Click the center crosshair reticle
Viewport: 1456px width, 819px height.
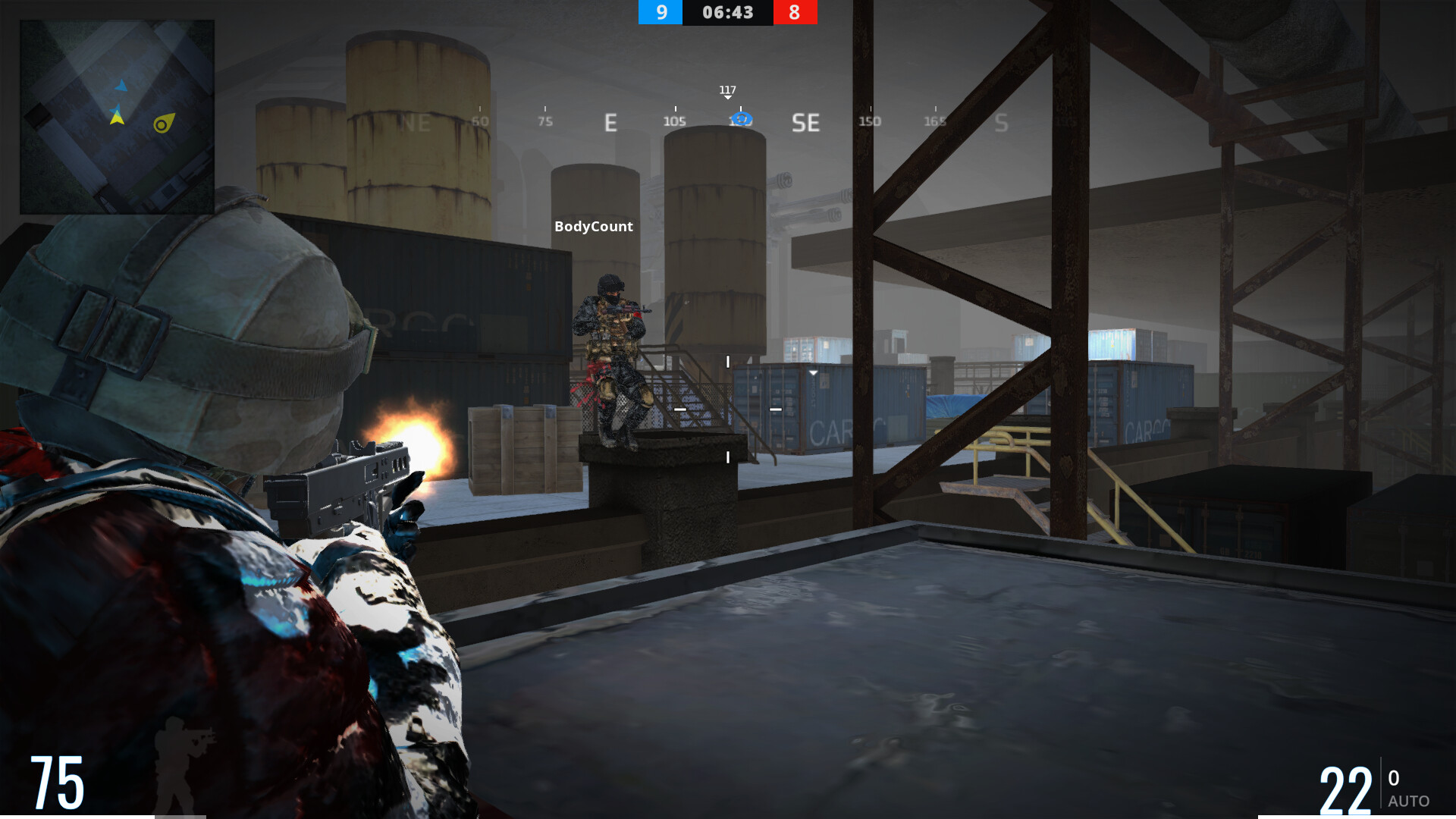click(726, 409)
